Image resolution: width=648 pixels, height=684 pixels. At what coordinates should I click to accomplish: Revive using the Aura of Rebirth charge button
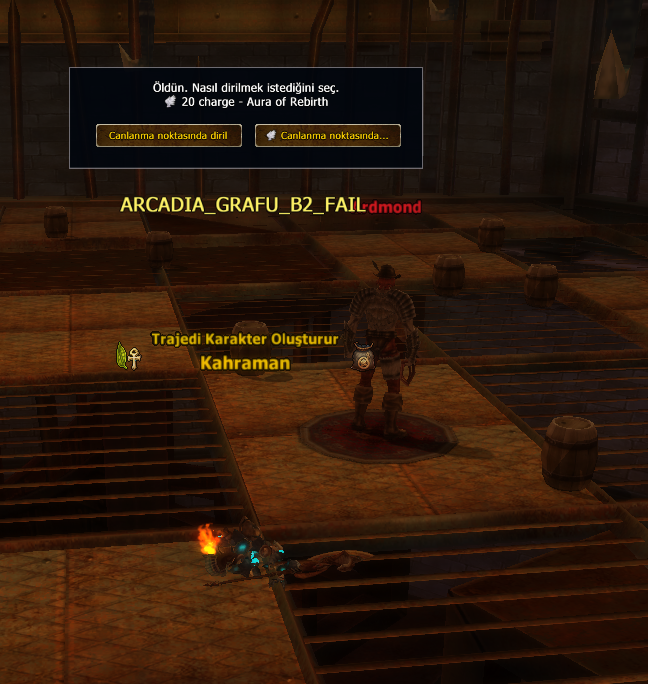pyautogui.click(x=328, y=135)
